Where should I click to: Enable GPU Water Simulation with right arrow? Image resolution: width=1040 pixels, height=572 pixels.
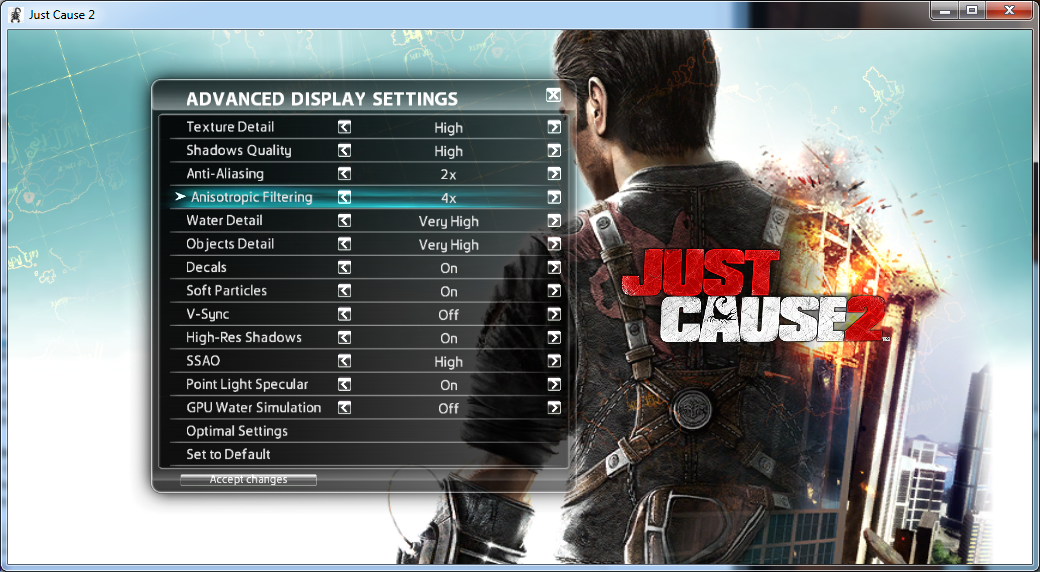(553, 408)
